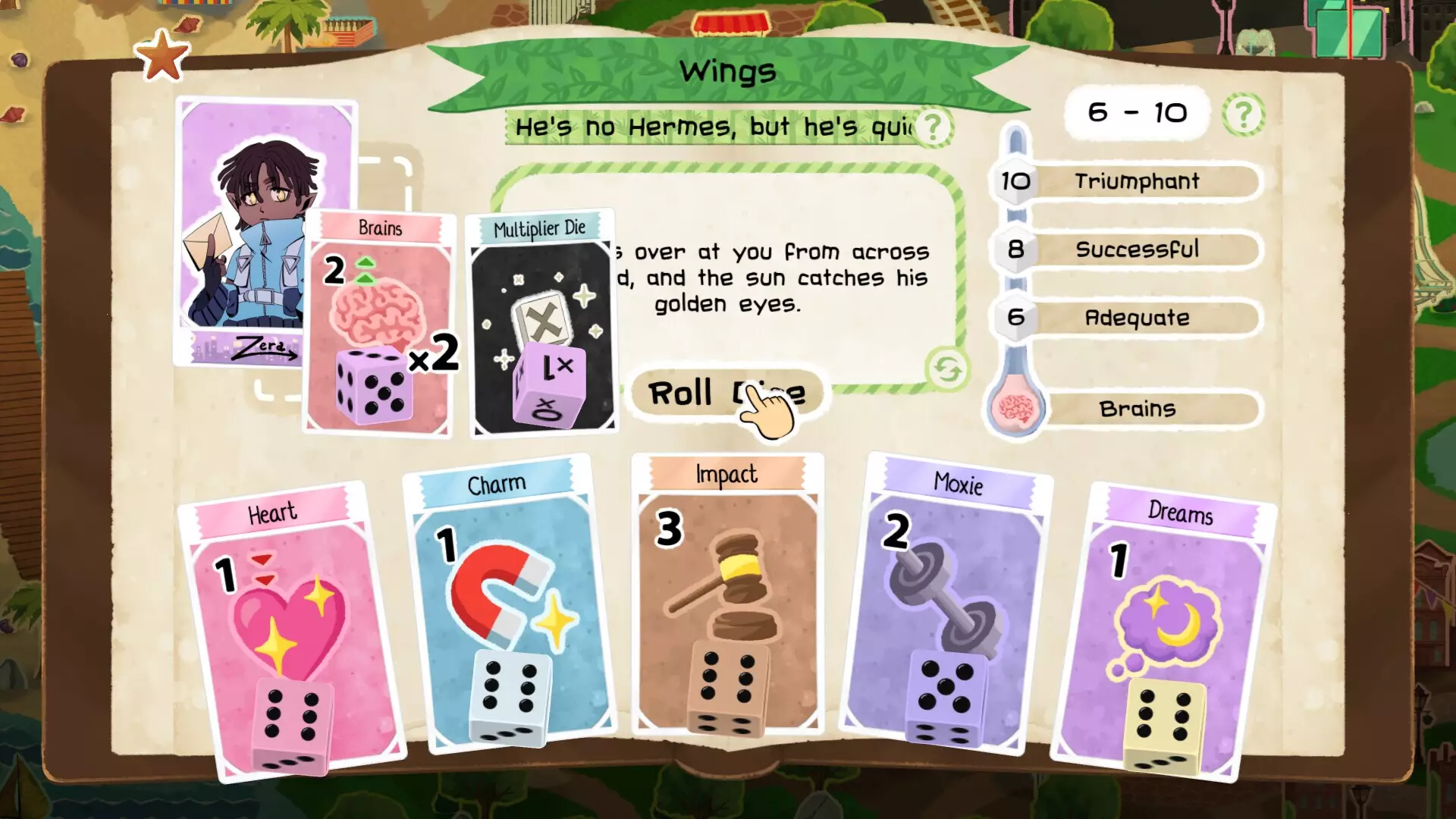This screenshot has height=819, width=1456.
Task: Select the Successful outcome row
Action: coord(1135,249)
